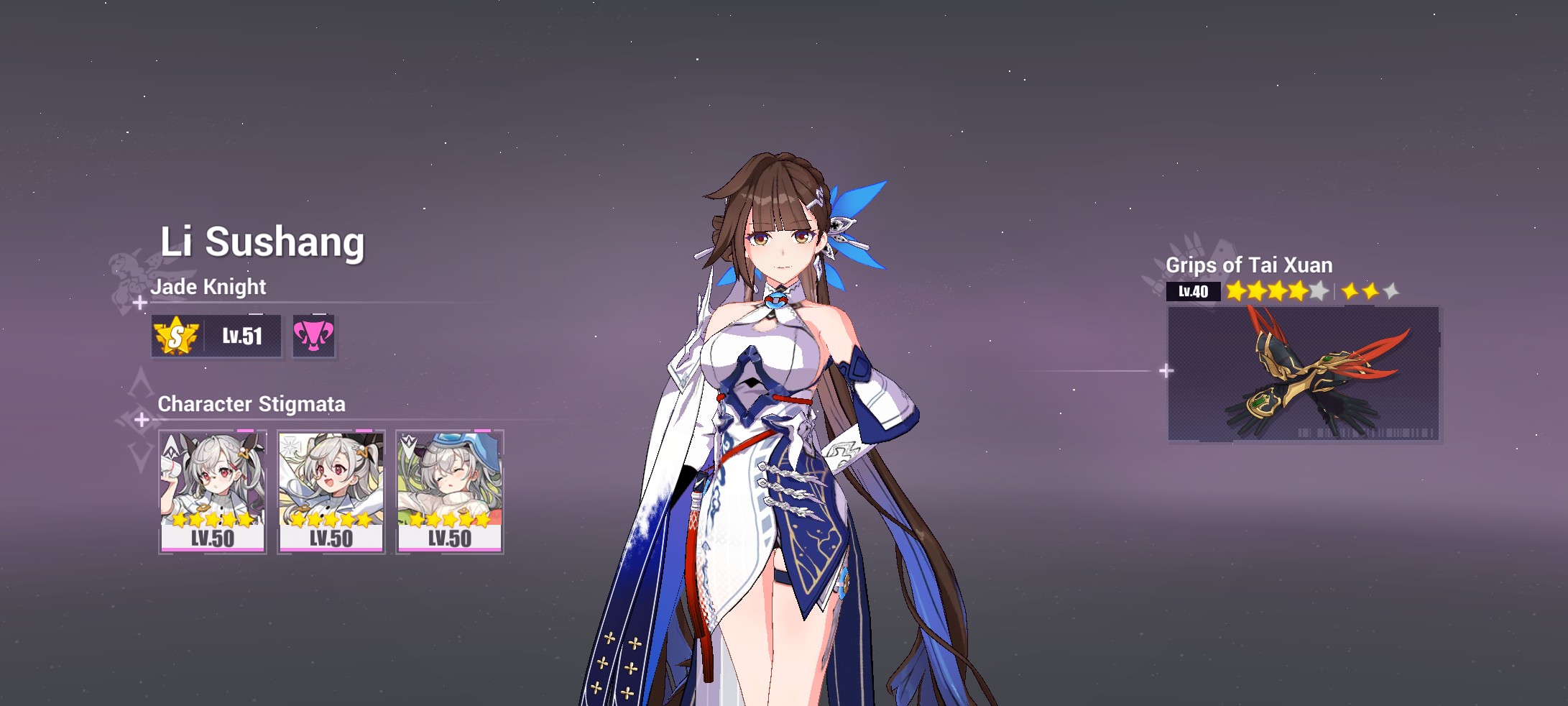This screenshot has width=1568, height=706.
Task: Click the S-rank star badge icon
Action: pyautogui.click(x=178, y=336)
